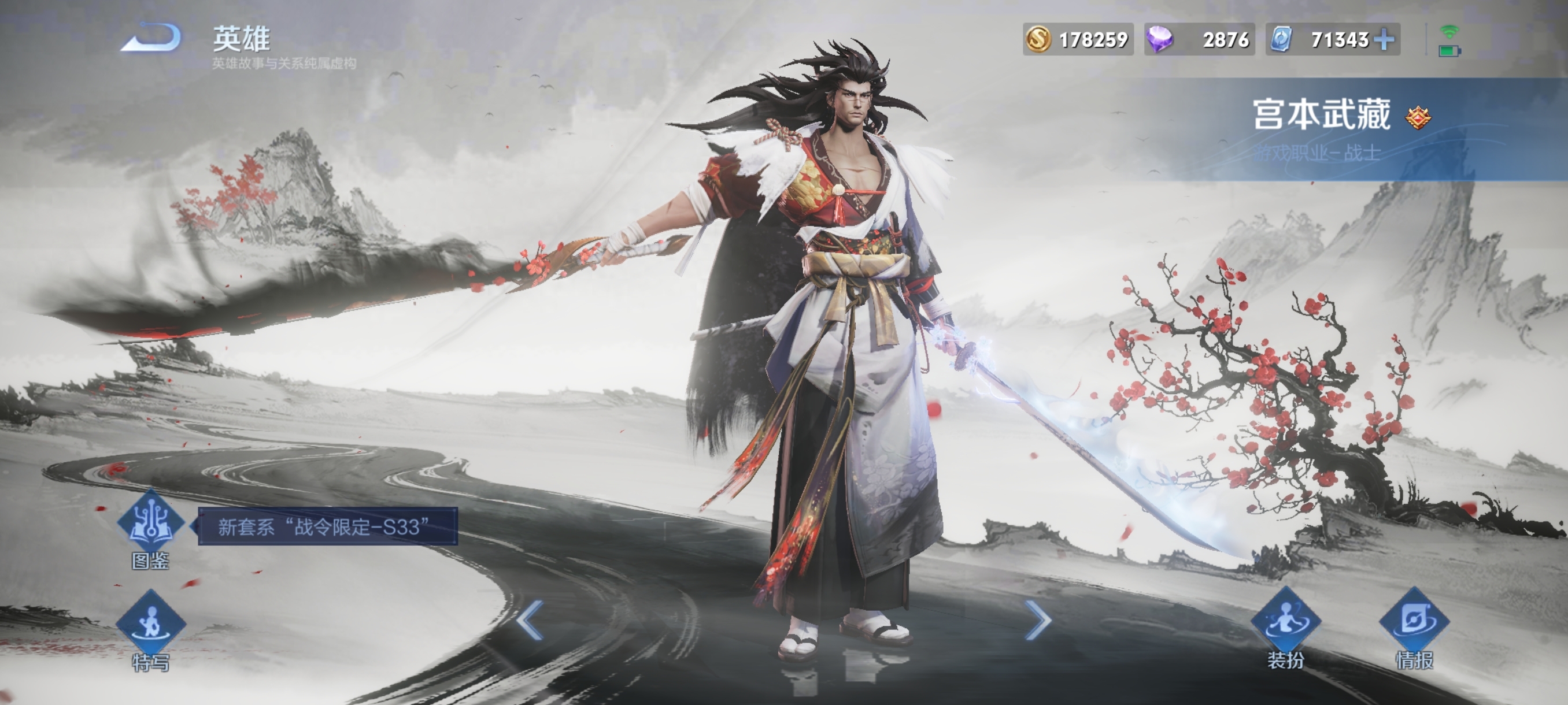Click the plus button to add vouchers
Viewport: 1568px width, 705px height.
(1384, 39)
